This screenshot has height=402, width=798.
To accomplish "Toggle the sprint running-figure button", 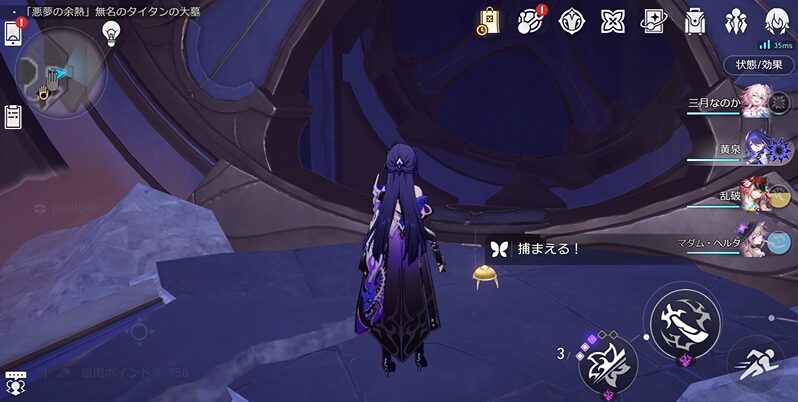I will 759,364.
